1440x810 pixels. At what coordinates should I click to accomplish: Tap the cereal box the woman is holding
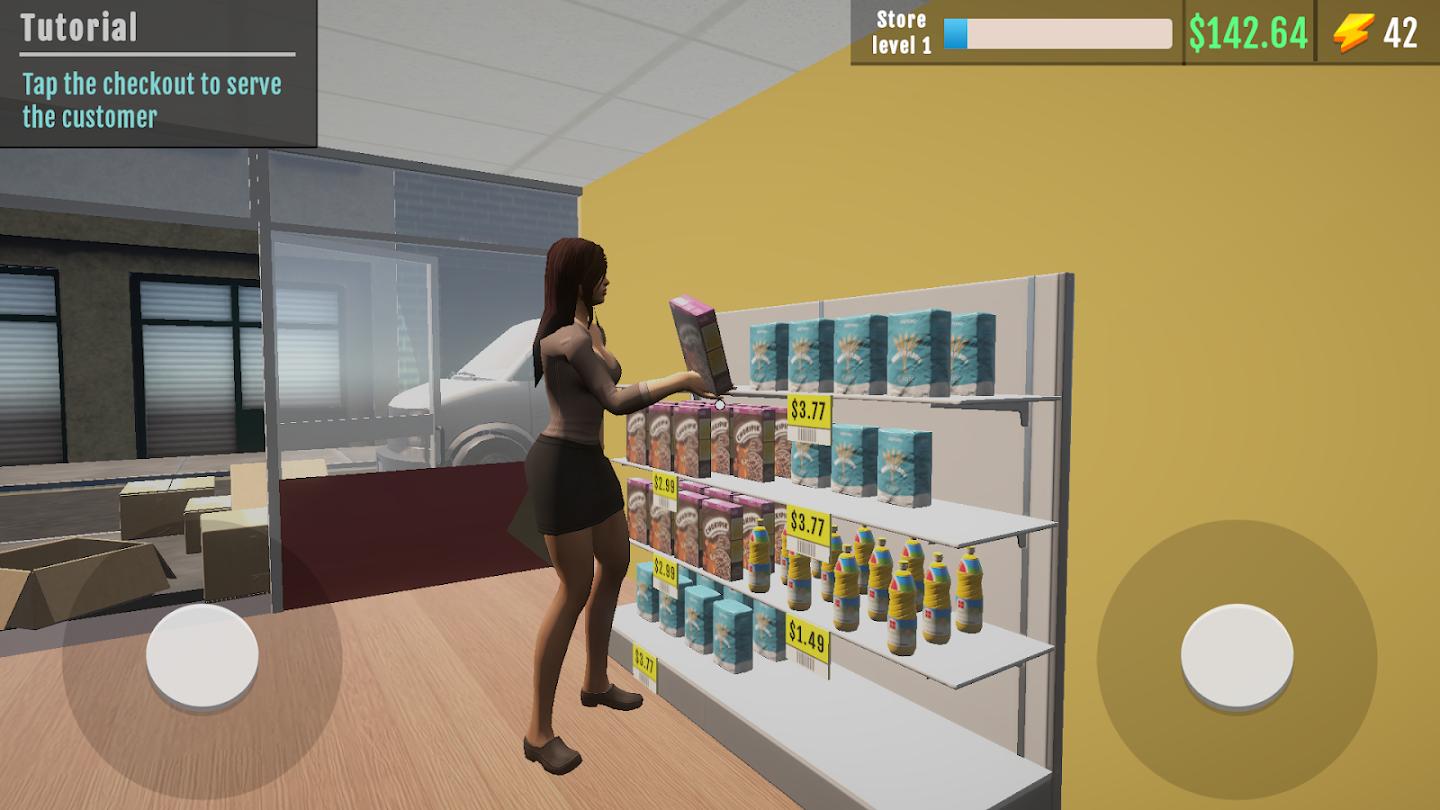(x=700, y=345)
